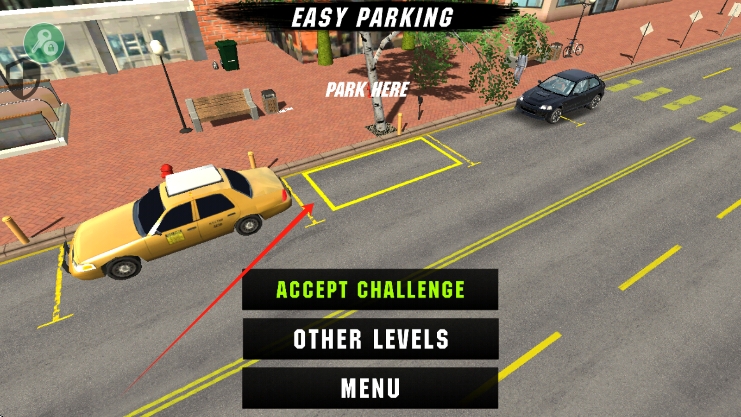Click the green key and lock icon

[x=44, y=42]
